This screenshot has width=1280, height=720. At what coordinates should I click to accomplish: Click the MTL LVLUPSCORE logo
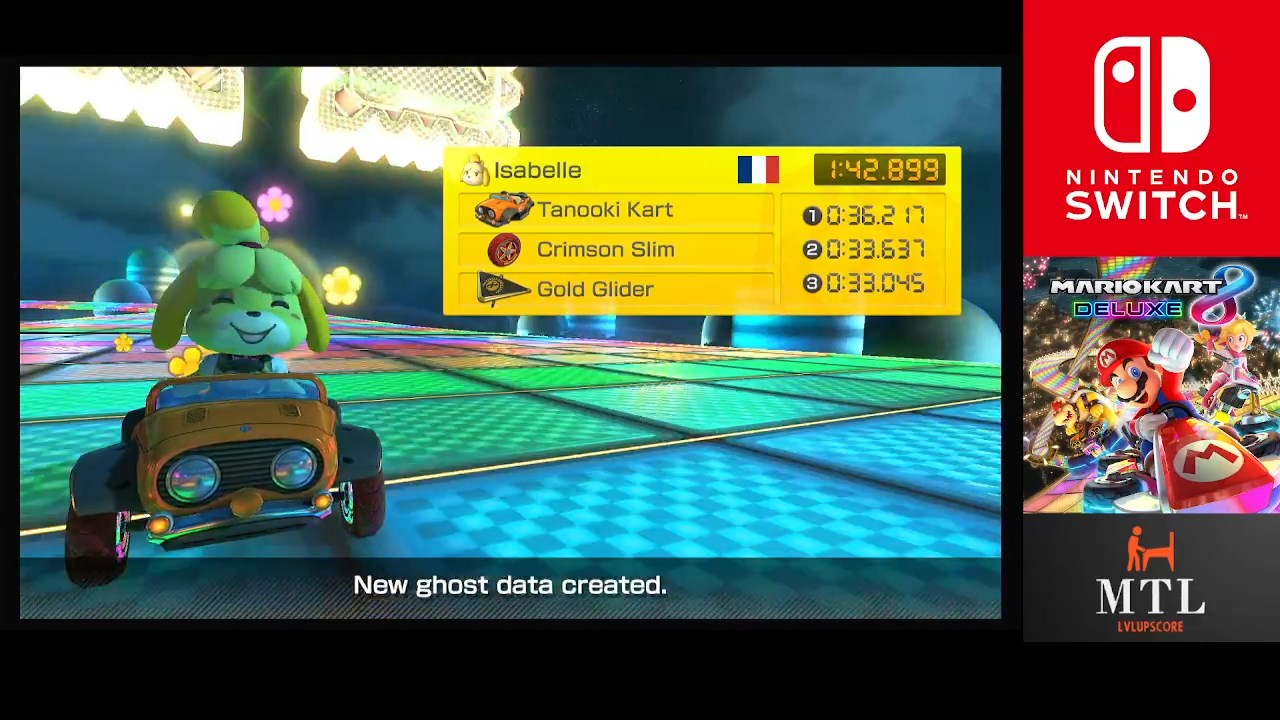pos(1151,580)
